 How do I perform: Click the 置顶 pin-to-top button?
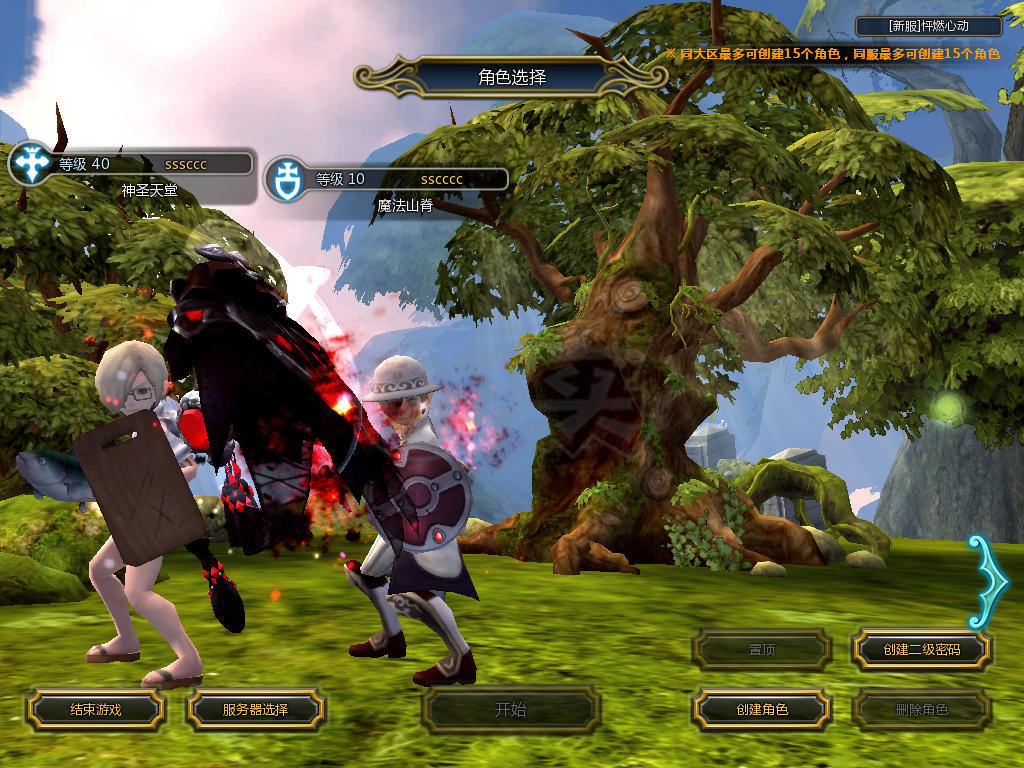pyautogui.click(x=762, y=649)
